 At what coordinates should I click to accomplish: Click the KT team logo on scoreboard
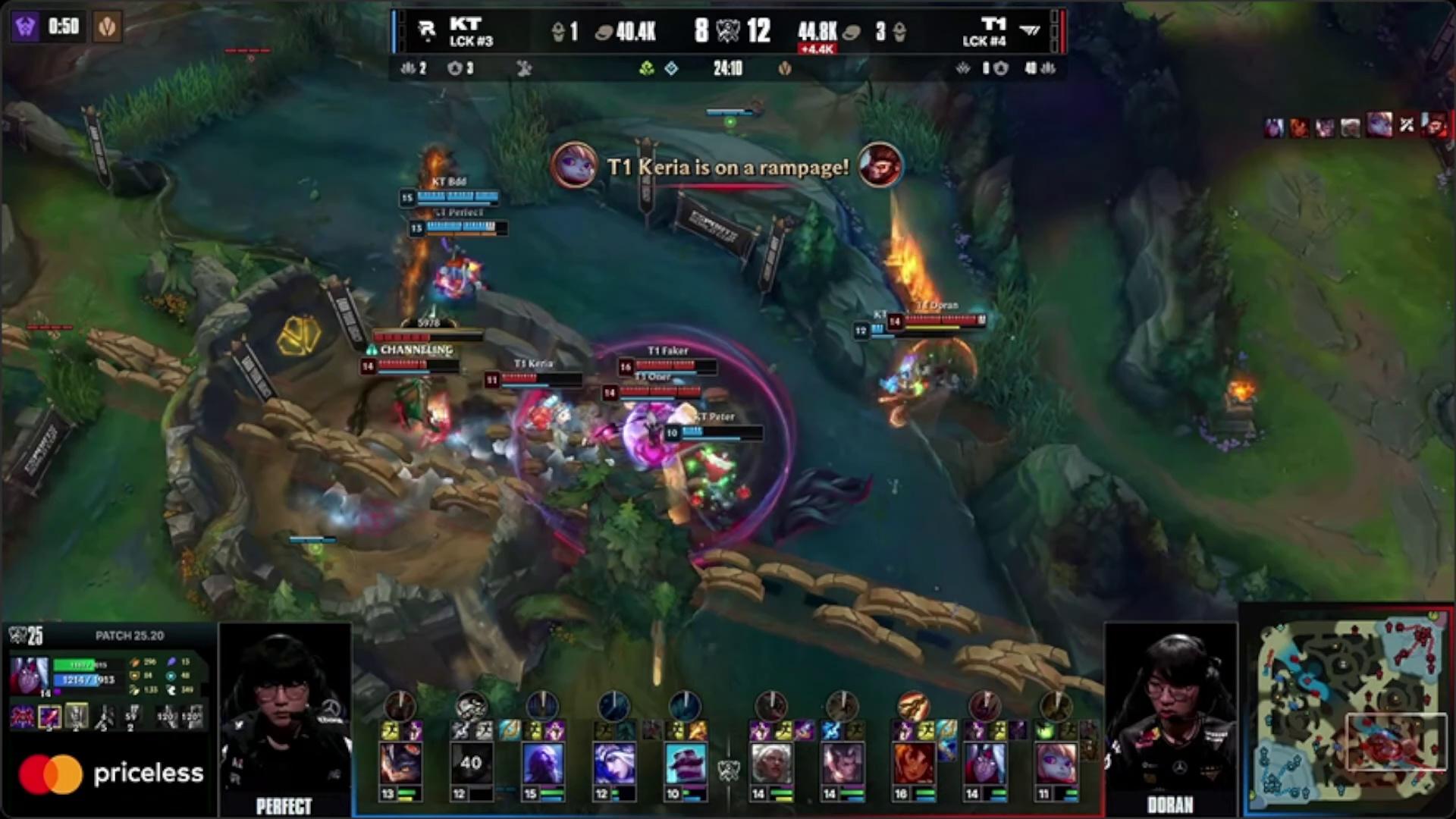point(428,30)
